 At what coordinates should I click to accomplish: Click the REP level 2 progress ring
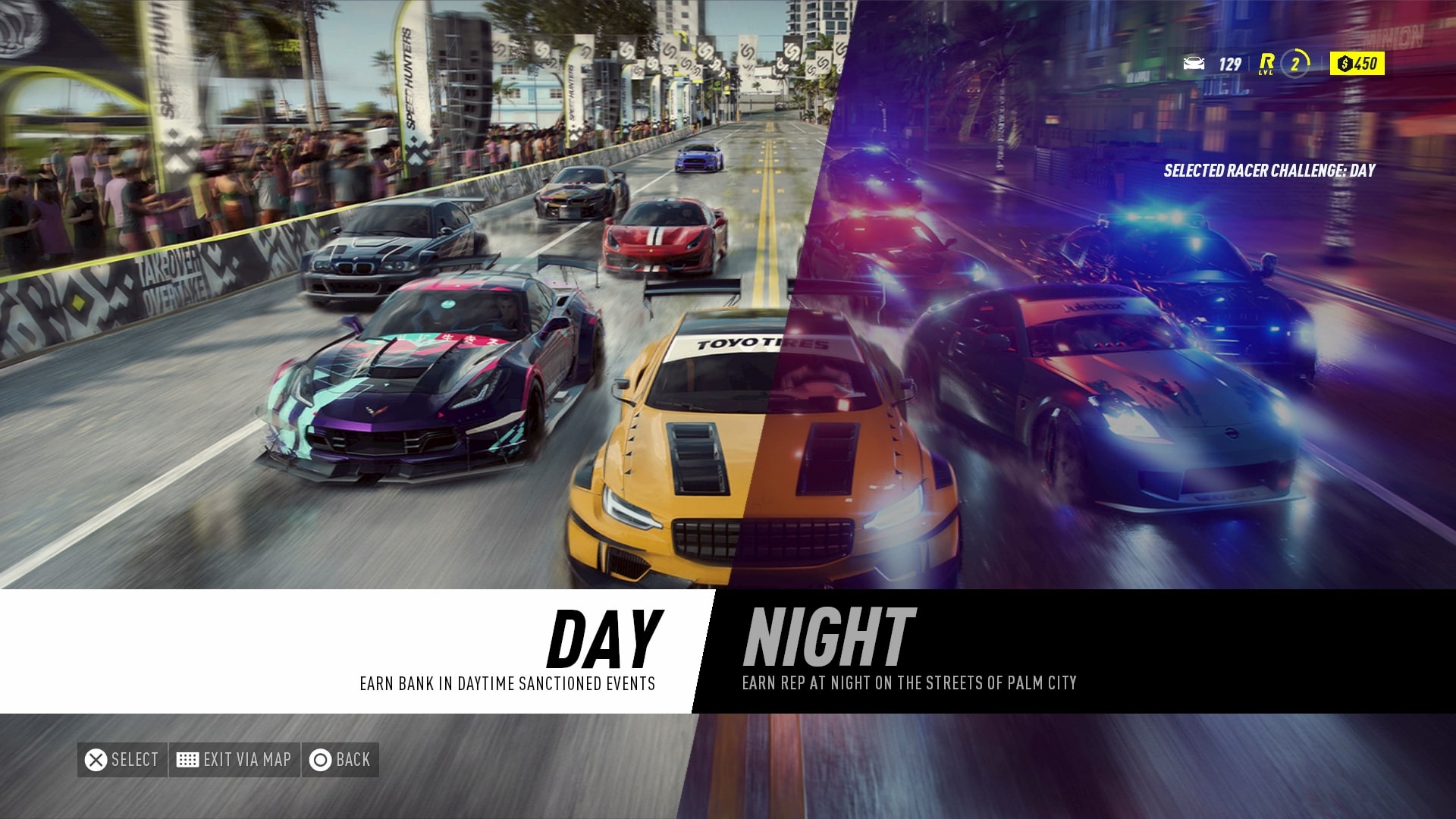1295,64
